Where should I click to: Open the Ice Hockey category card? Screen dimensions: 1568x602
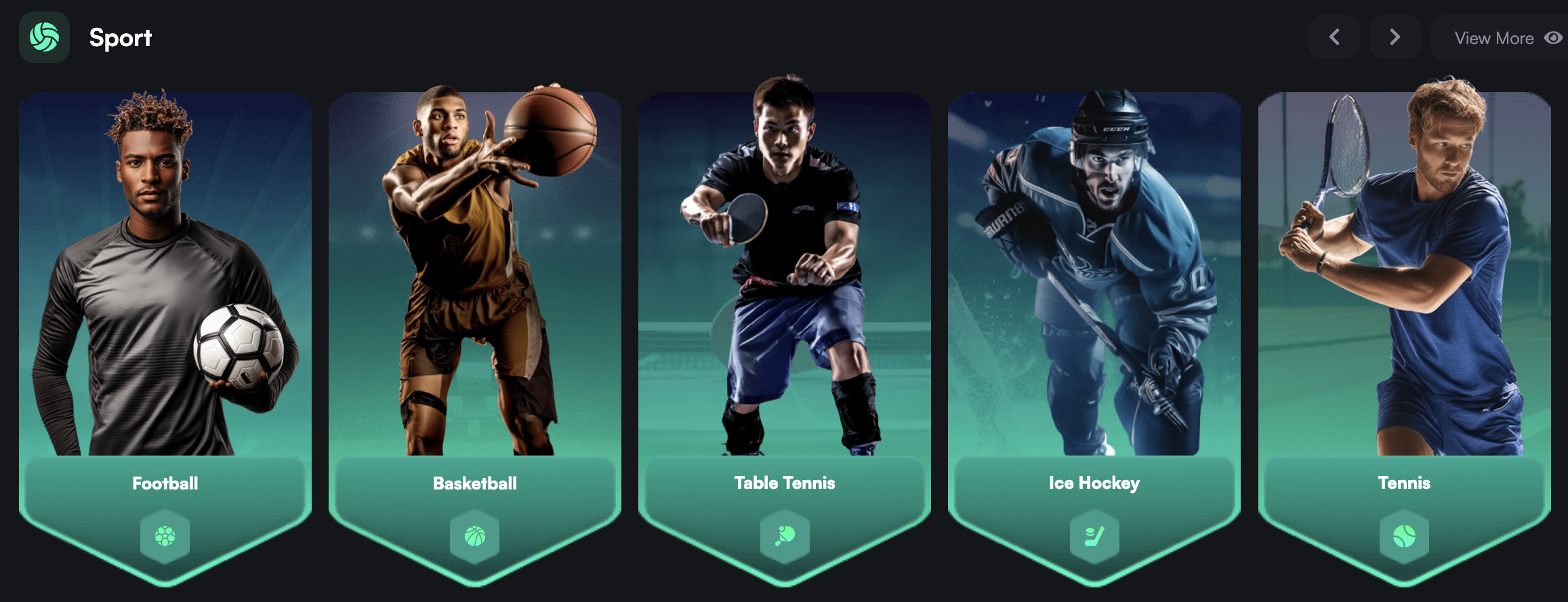coord(1094,271)
